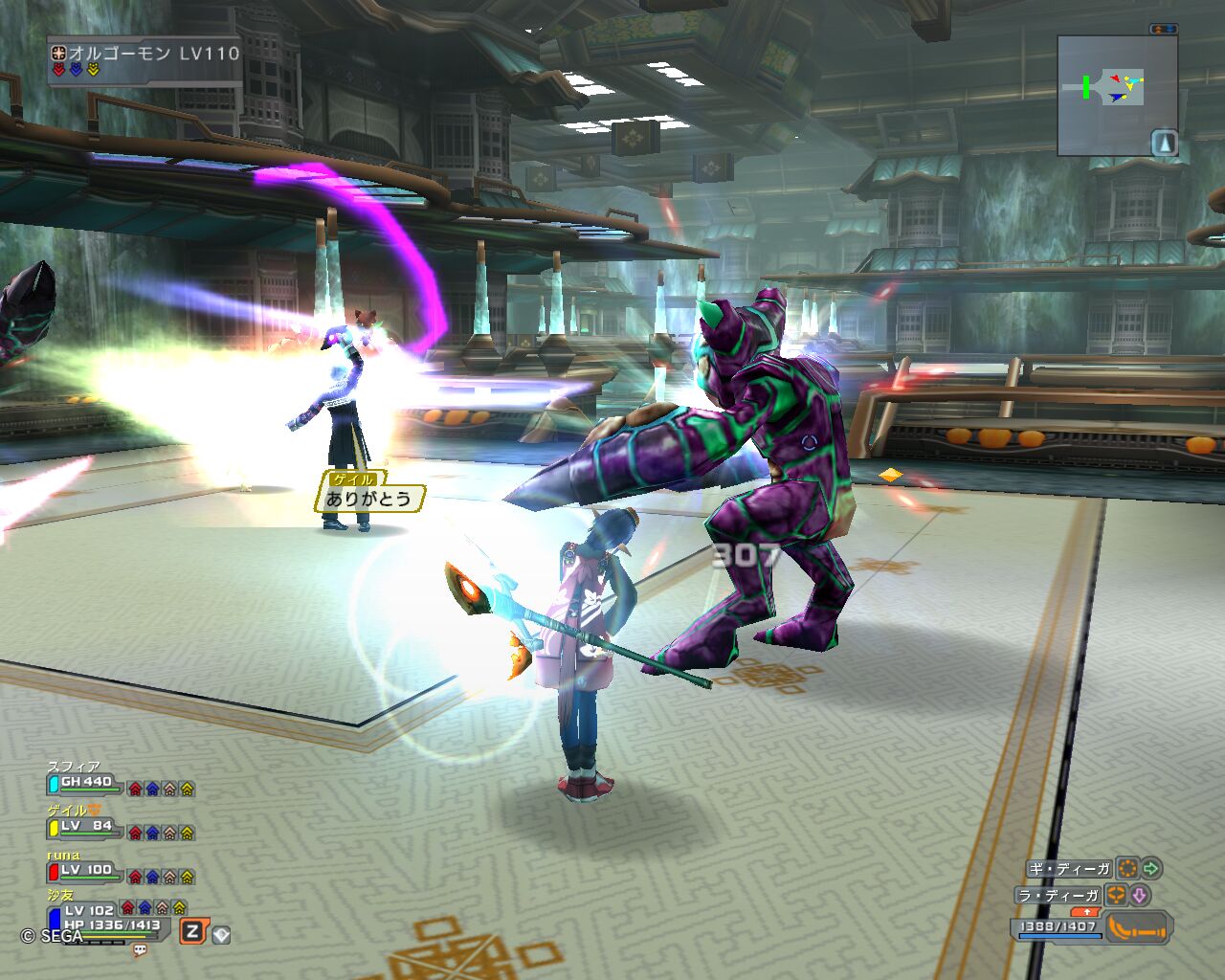Click the orange Z action icon
This screenshot has height=980, width=1225.
[x=193, y=931]
